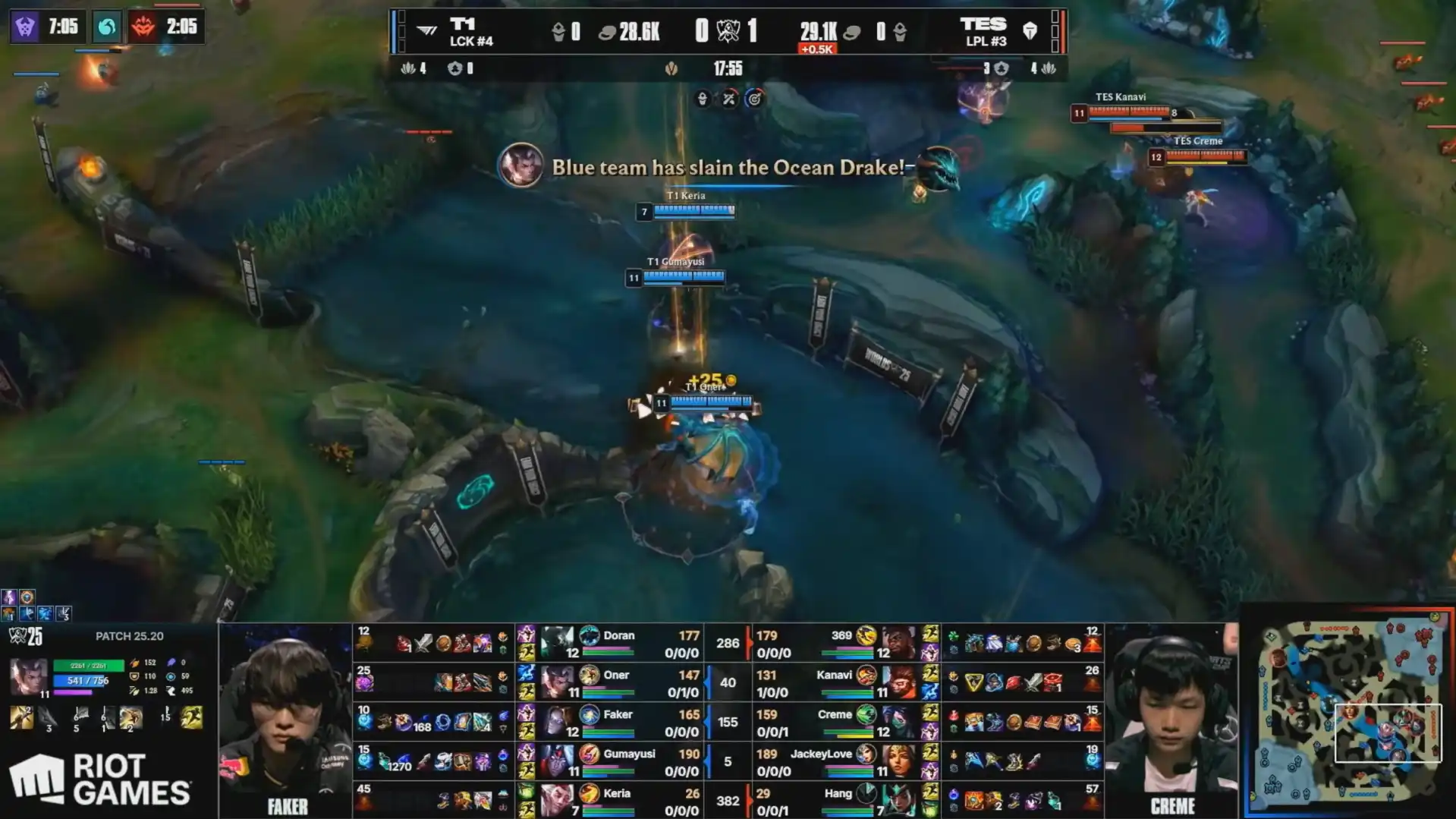
Task: Click the purple Baron timer icon
Action: coord(25,27)
